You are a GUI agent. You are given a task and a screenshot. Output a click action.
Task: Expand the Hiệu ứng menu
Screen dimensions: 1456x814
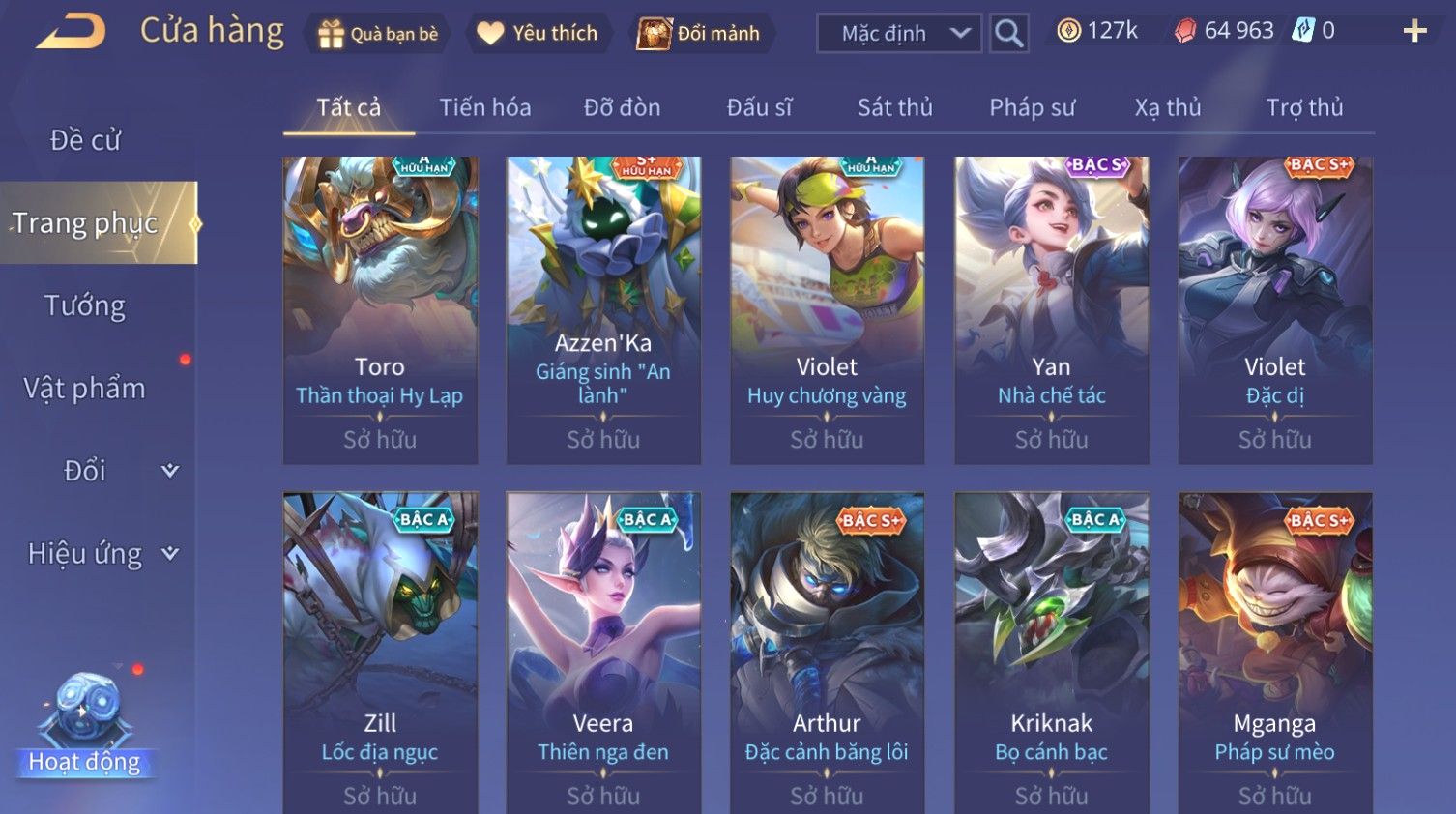pyautogui.click(x=102, y=554)
